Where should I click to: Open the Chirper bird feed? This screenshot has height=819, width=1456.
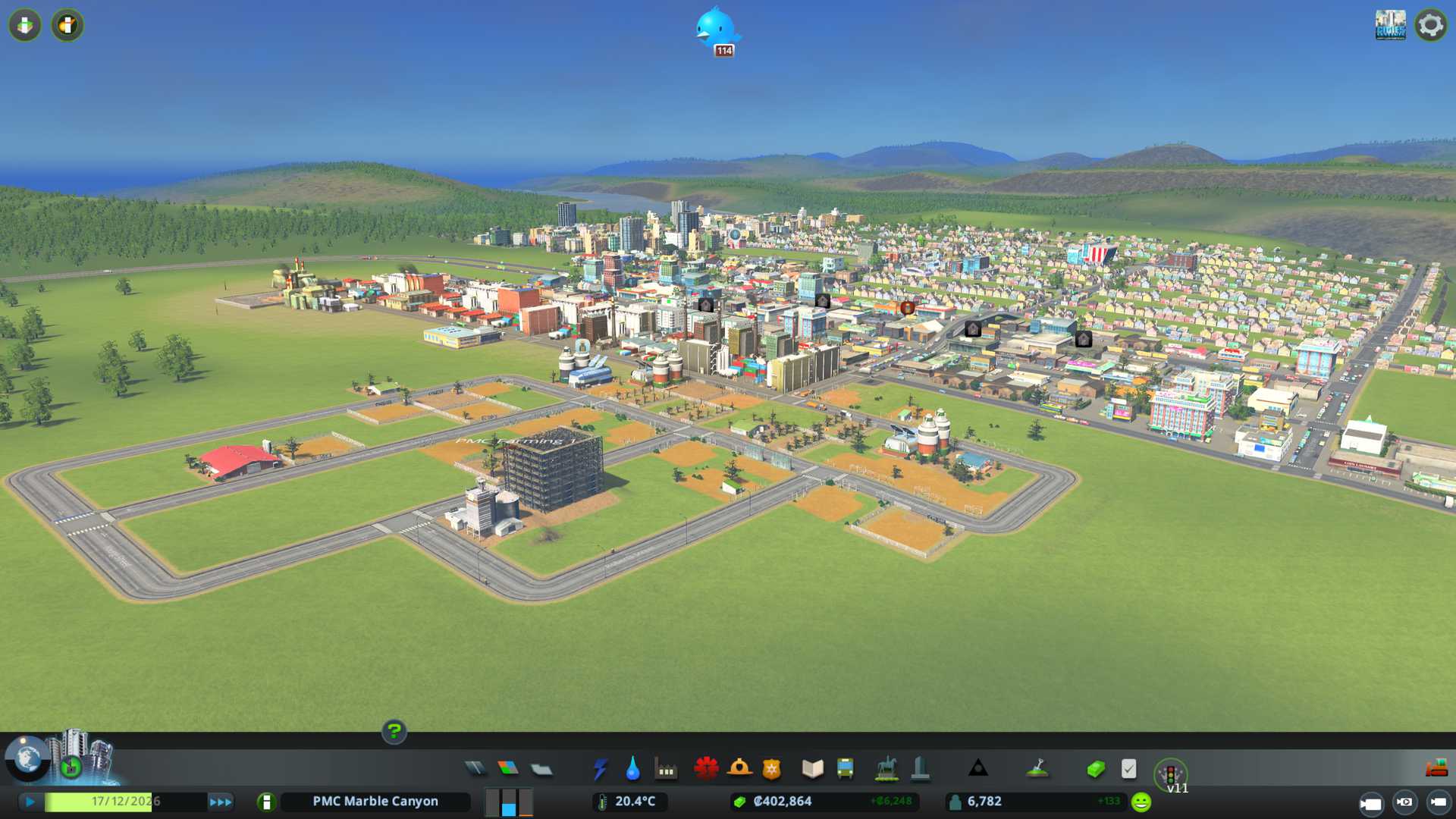716,30
